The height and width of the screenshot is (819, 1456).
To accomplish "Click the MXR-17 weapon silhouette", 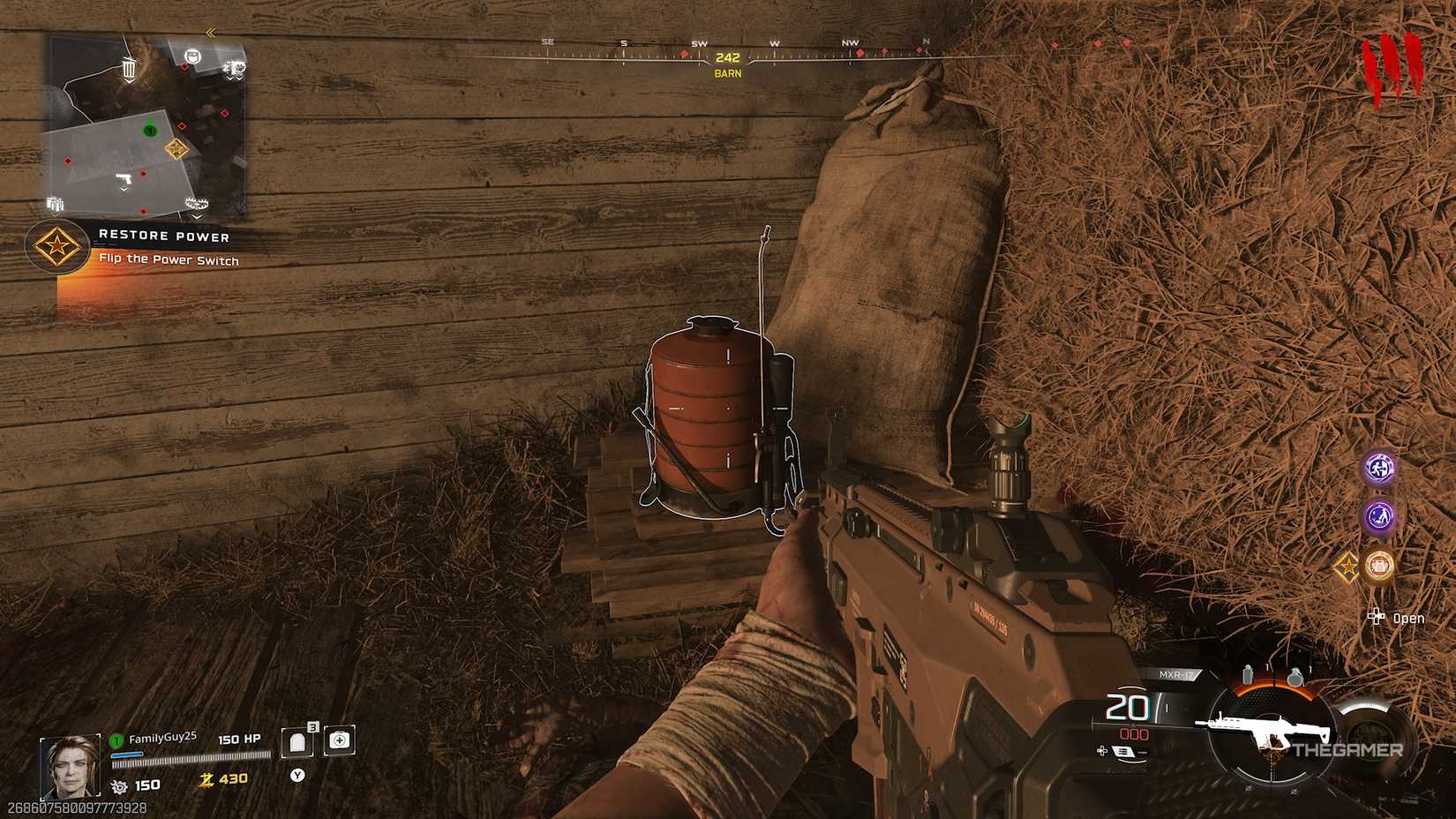I will tap(1269, 728).
